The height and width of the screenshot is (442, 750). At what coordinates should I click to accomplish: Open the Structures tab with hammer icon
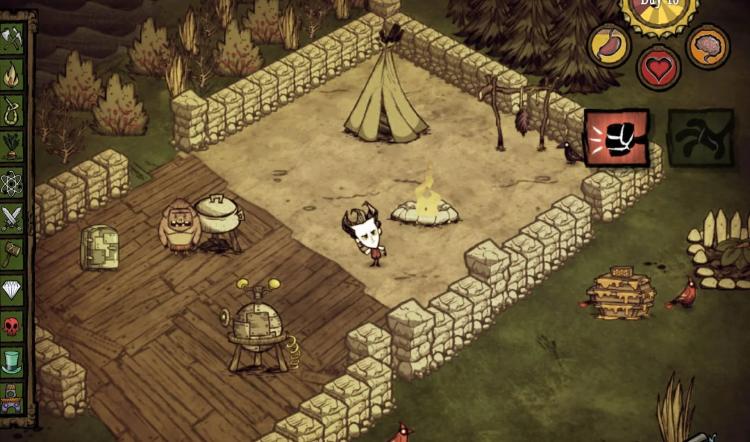12,252
